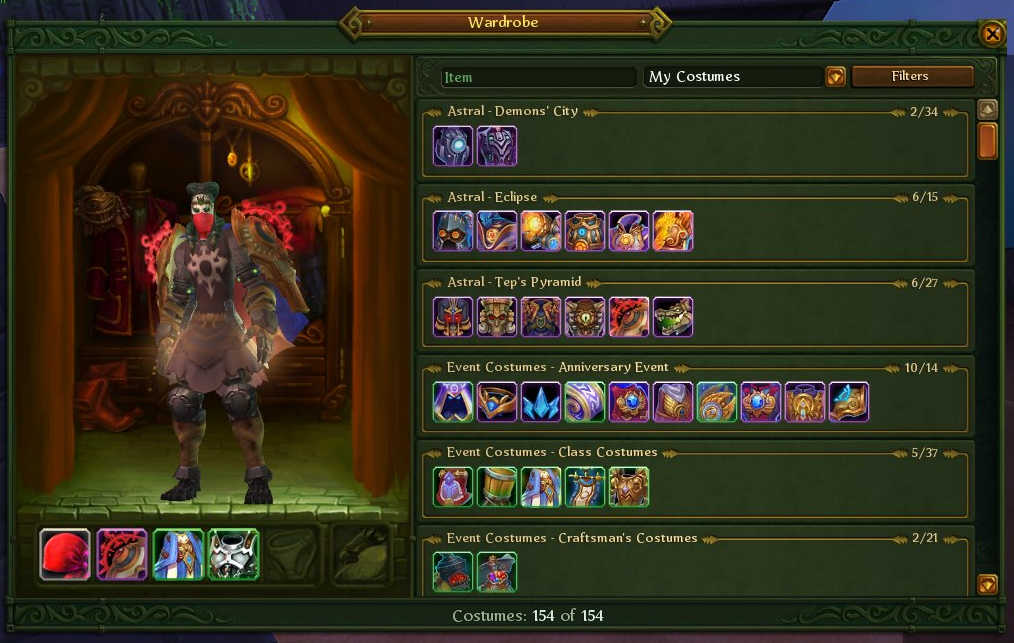Choose the empty mount silhouette slot

pos(361,554)
